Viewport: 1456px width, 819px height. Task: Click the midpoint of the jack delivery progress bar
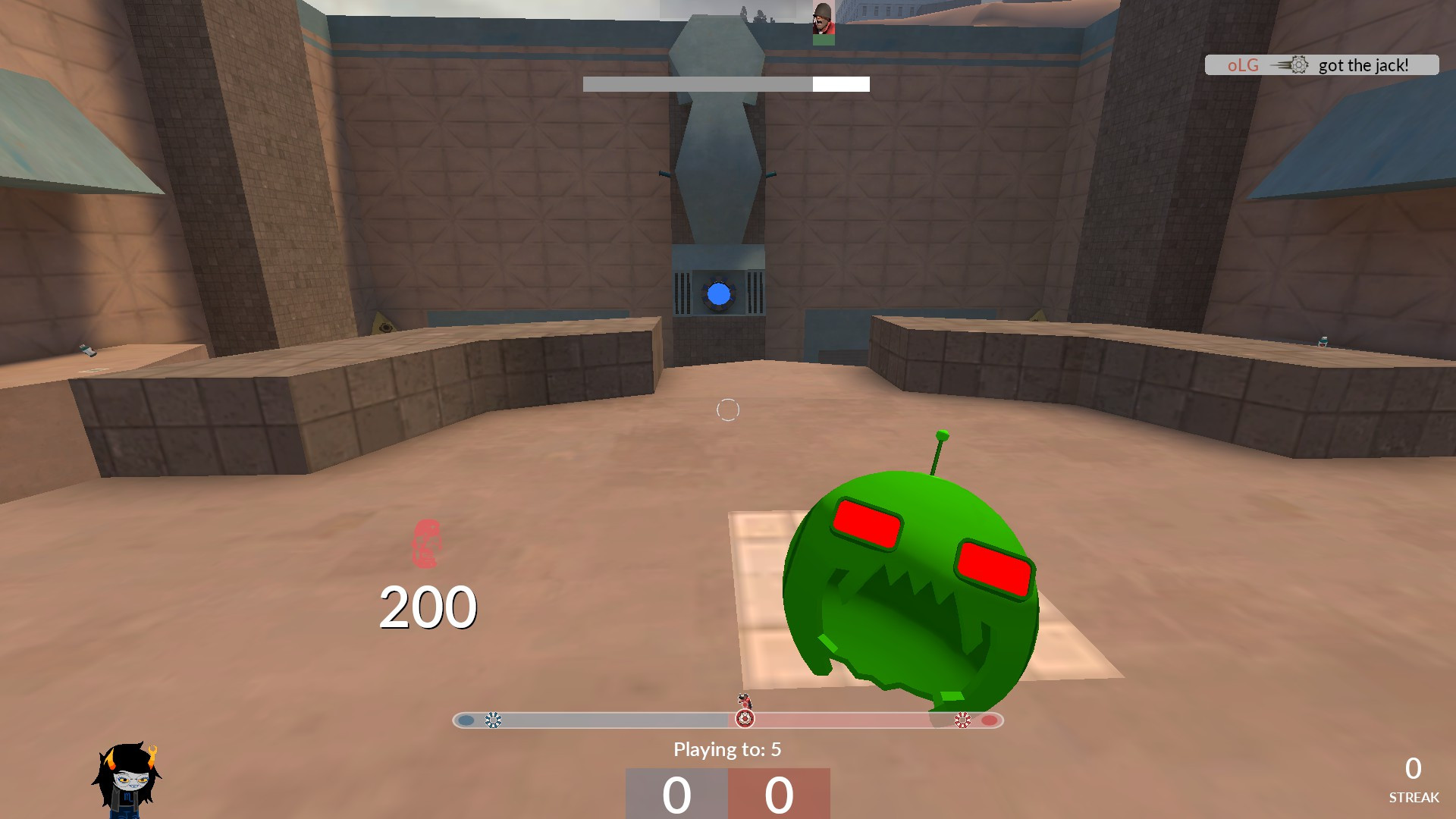(x=728, y=719)
